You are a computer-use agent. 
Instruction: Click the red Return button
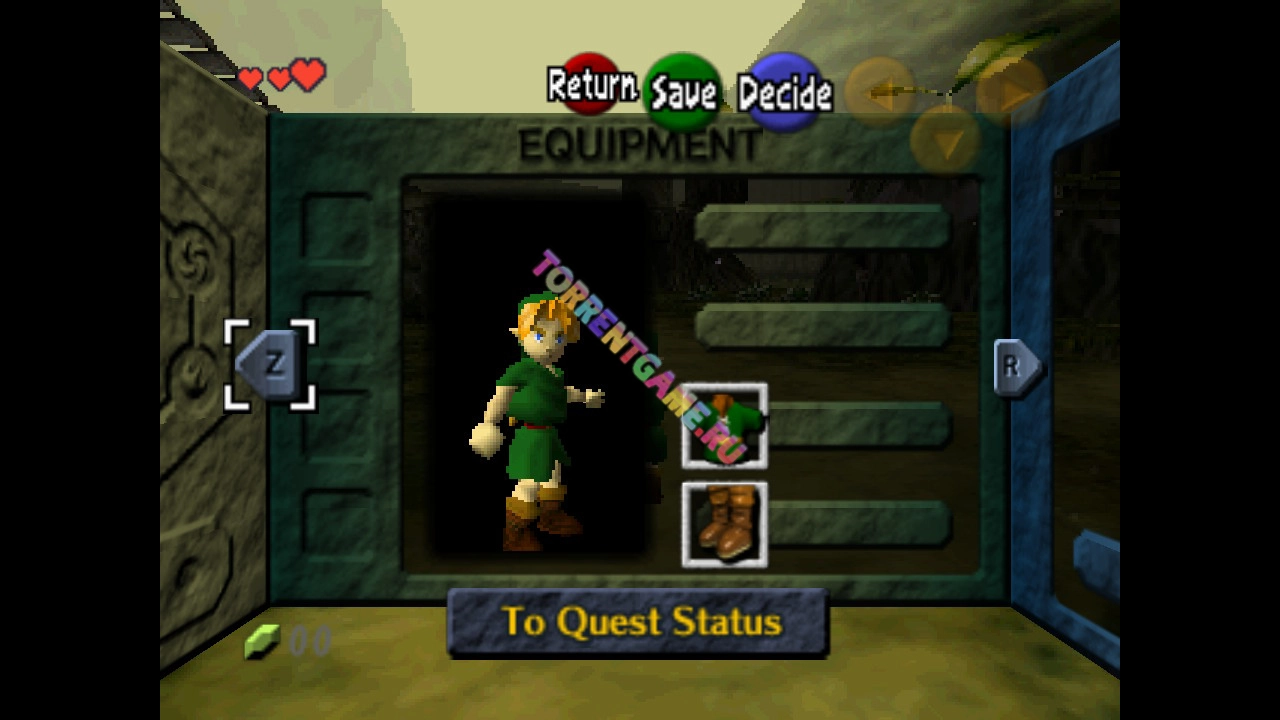pos(590,87)
